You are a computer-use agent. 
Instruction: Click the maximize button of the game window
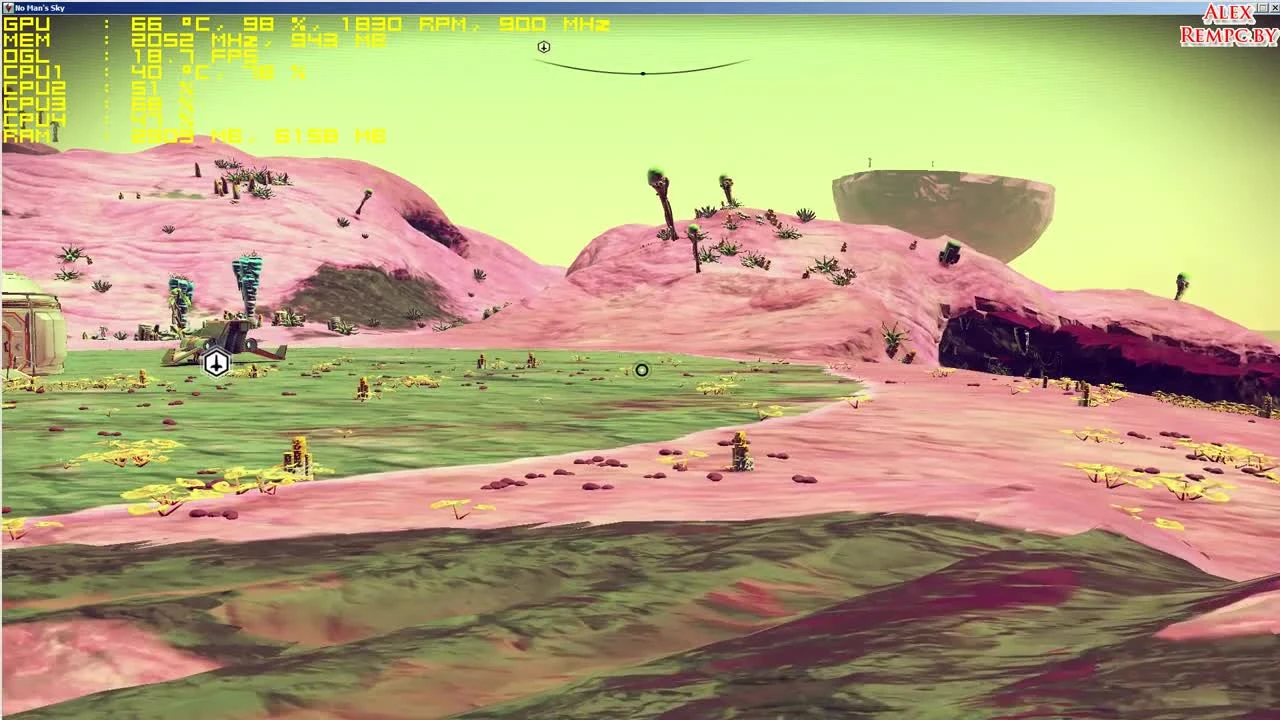[1263, 8]
